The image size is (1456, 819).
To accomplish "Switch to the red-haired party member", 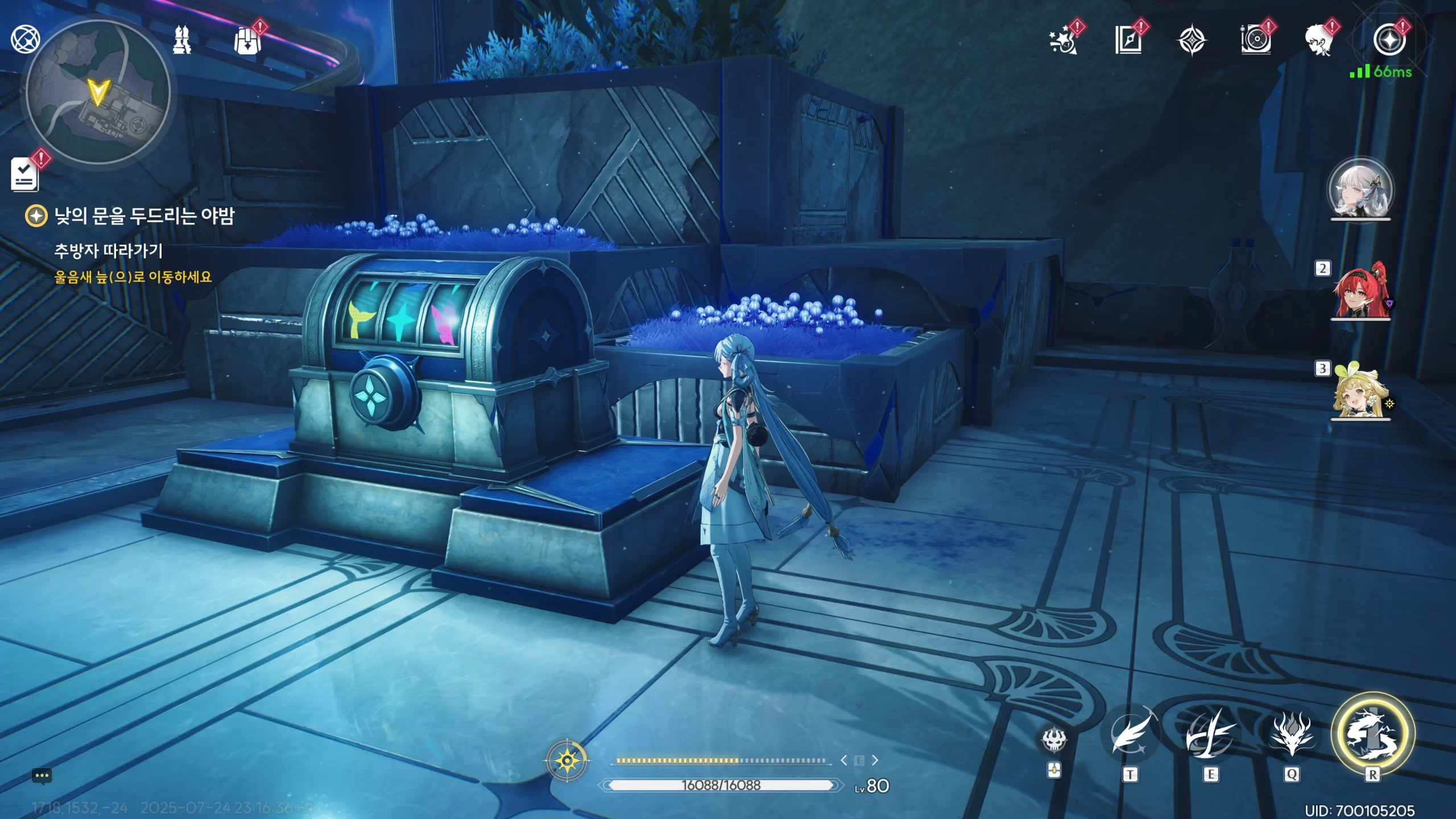I will pyautogui.click(x=1360, y=291).
